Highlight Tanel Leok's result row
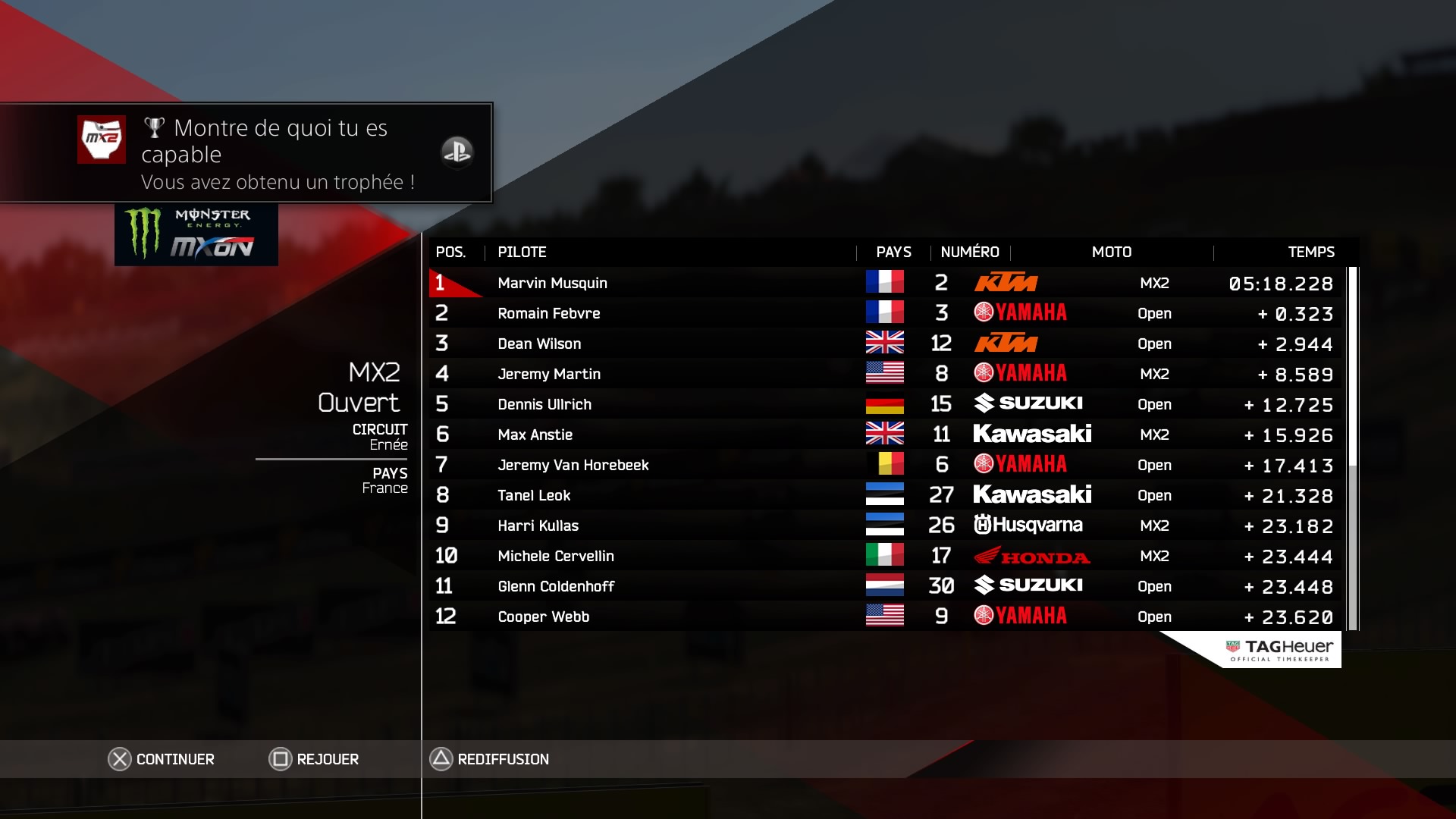Screen dimensions: 1456x819 click(x=884, y=495)
